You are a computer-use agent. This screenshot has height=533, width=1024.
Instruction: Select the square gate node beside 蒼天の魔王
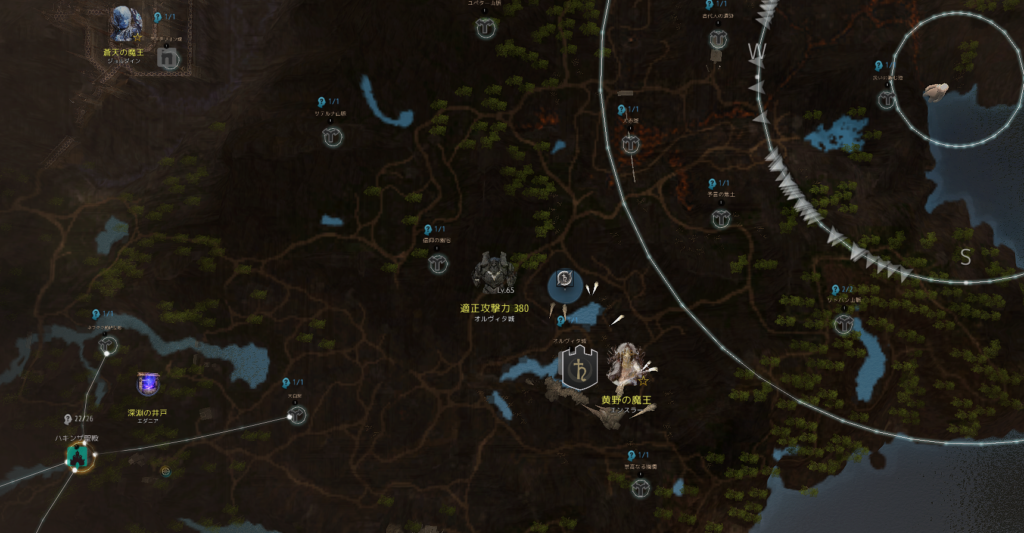click(168, 59)
